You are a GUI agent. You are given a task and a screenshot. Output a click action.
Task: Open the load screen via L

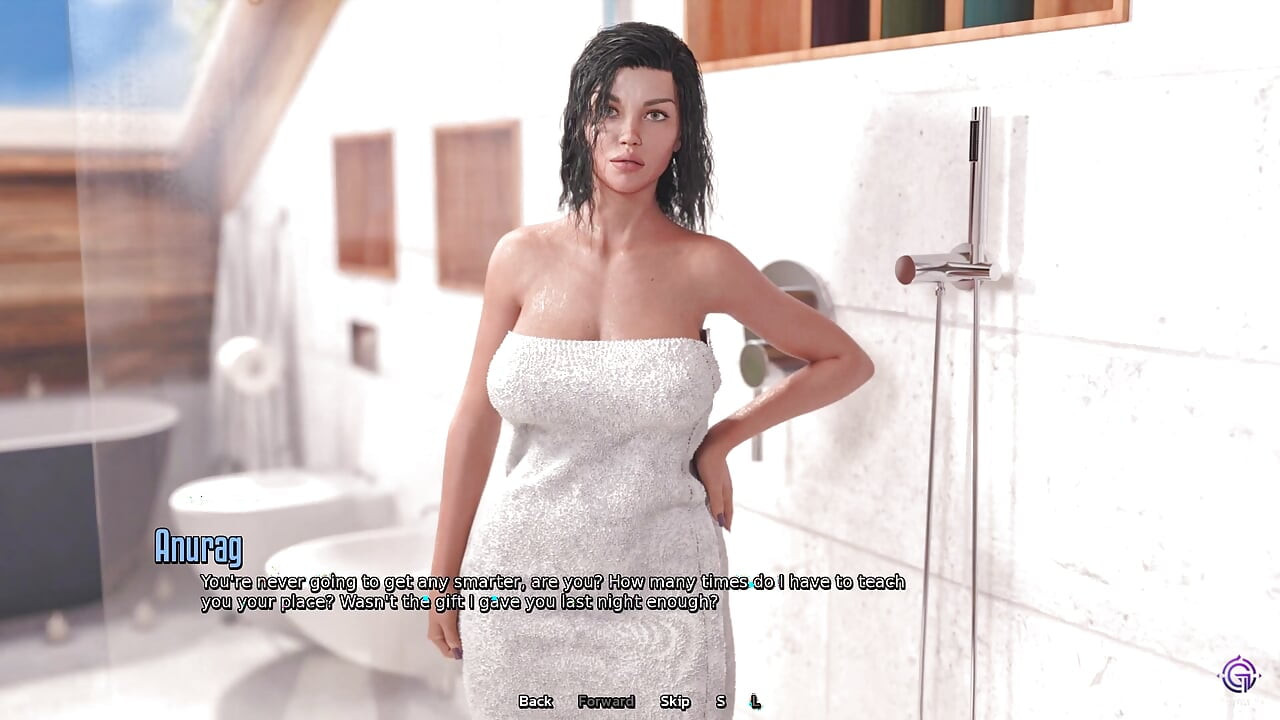pyautogui.click(x=755, y=702)
